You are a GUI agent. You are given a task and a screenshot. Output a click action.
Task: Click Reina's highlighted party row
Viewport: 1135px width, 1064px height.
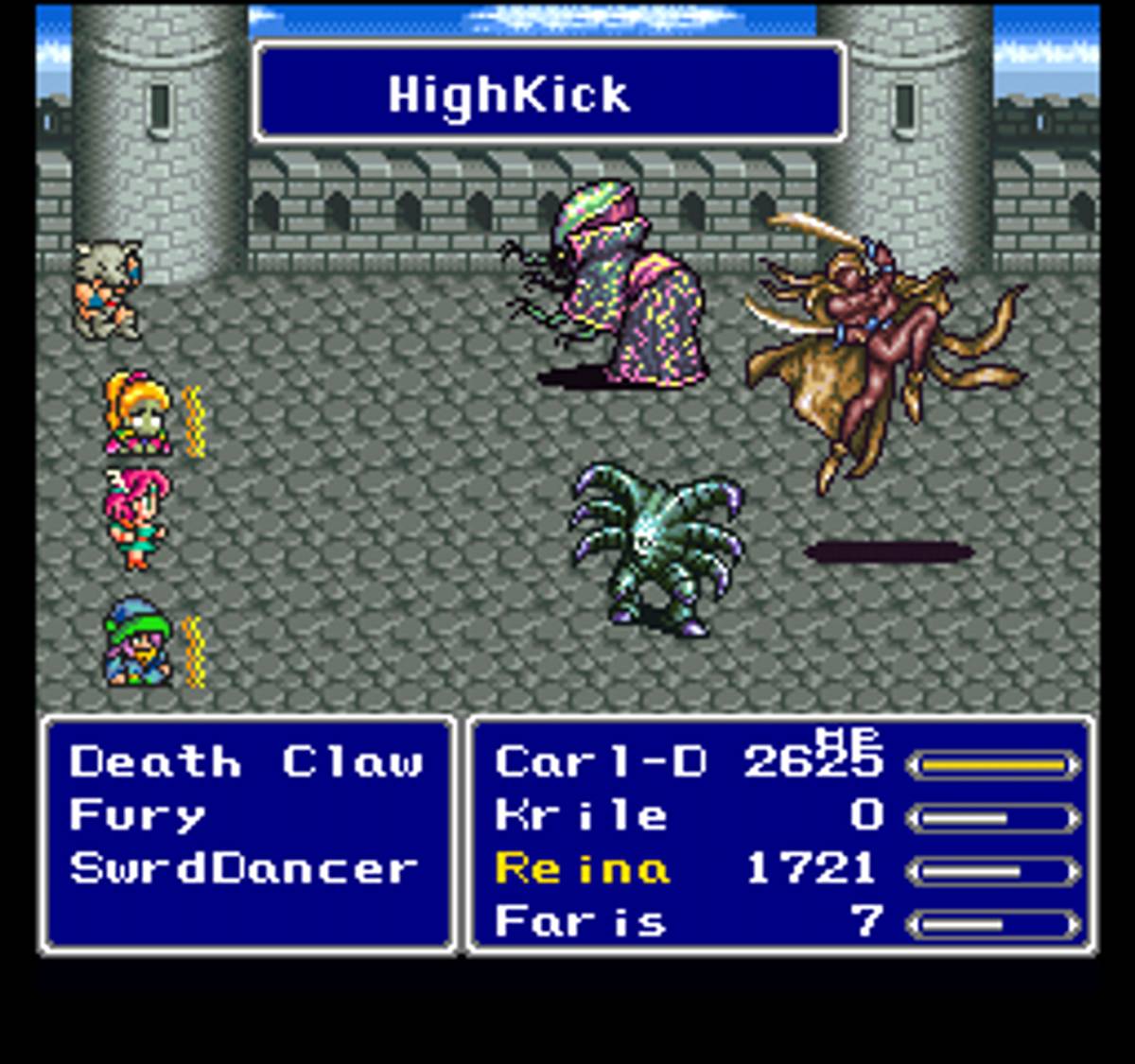[x=583, y=868]
